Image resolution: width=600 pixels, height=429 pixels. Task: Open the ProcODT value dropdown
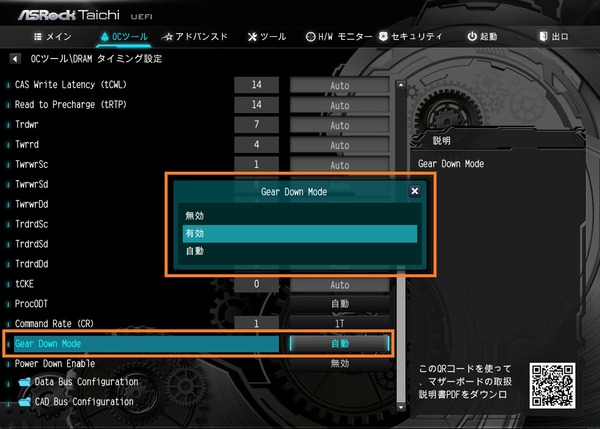339,304
